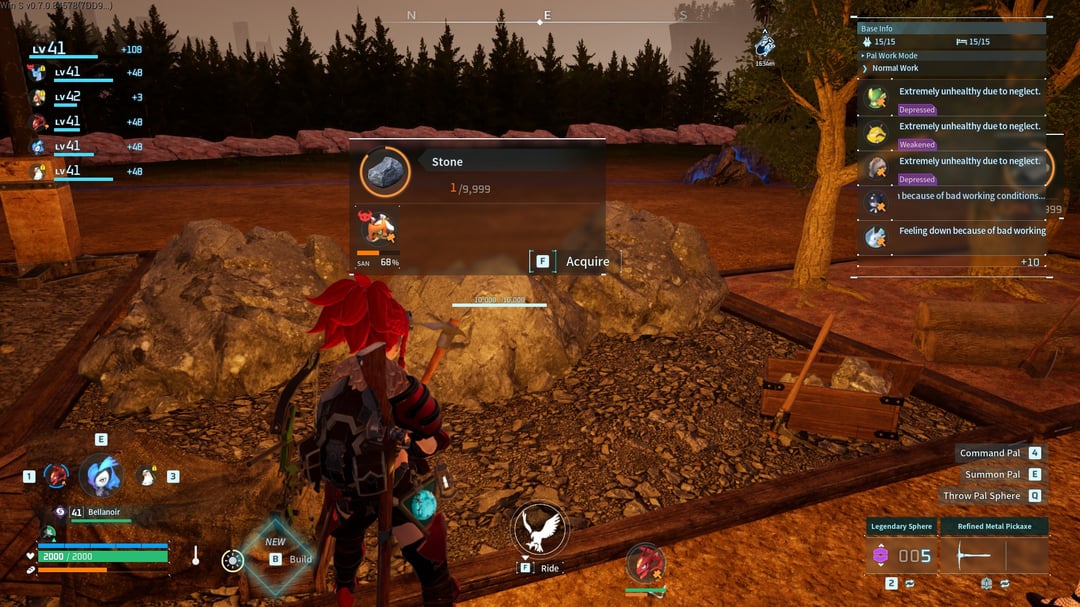This screenshot has height=607, width=1080.
Task: Select the Refined Metal Pickaxe weapon slot
Action: coord(995,555)
